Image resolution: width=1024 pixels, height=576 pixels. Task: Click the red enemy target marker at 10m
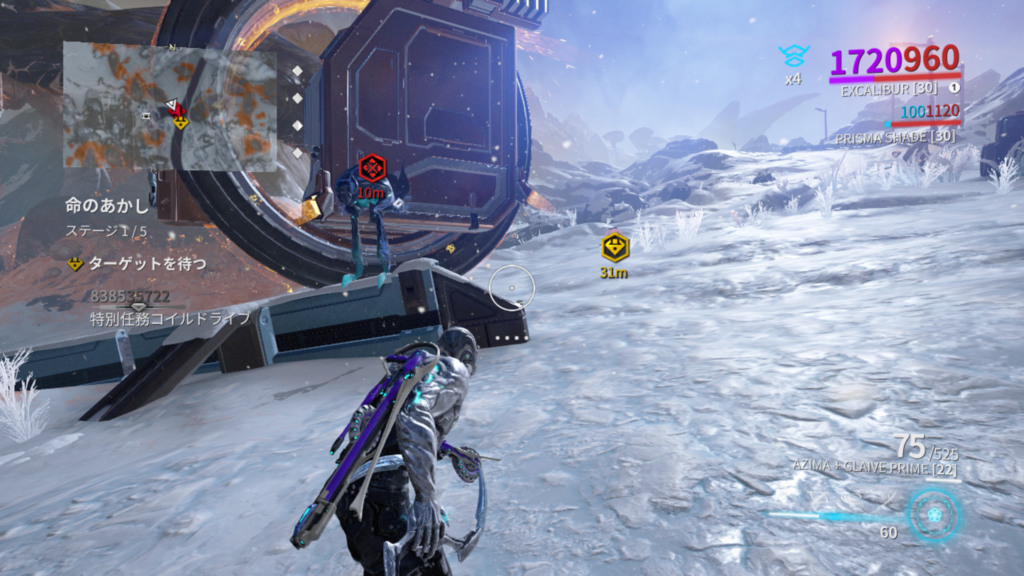(x=371, y=167)
